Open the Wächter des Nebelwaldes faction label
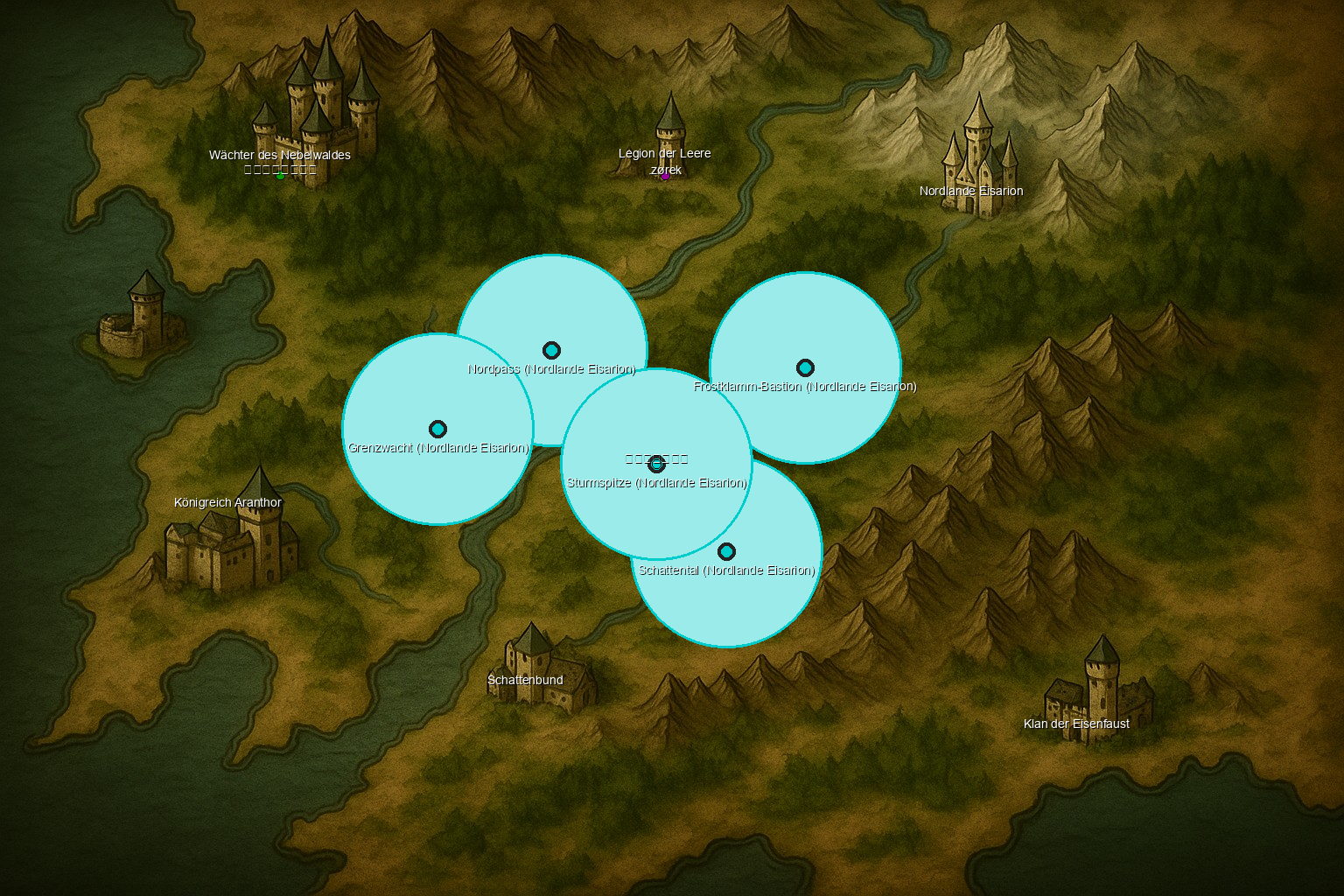Screen dimensions: 1344x896 click(x=280, y=155)
